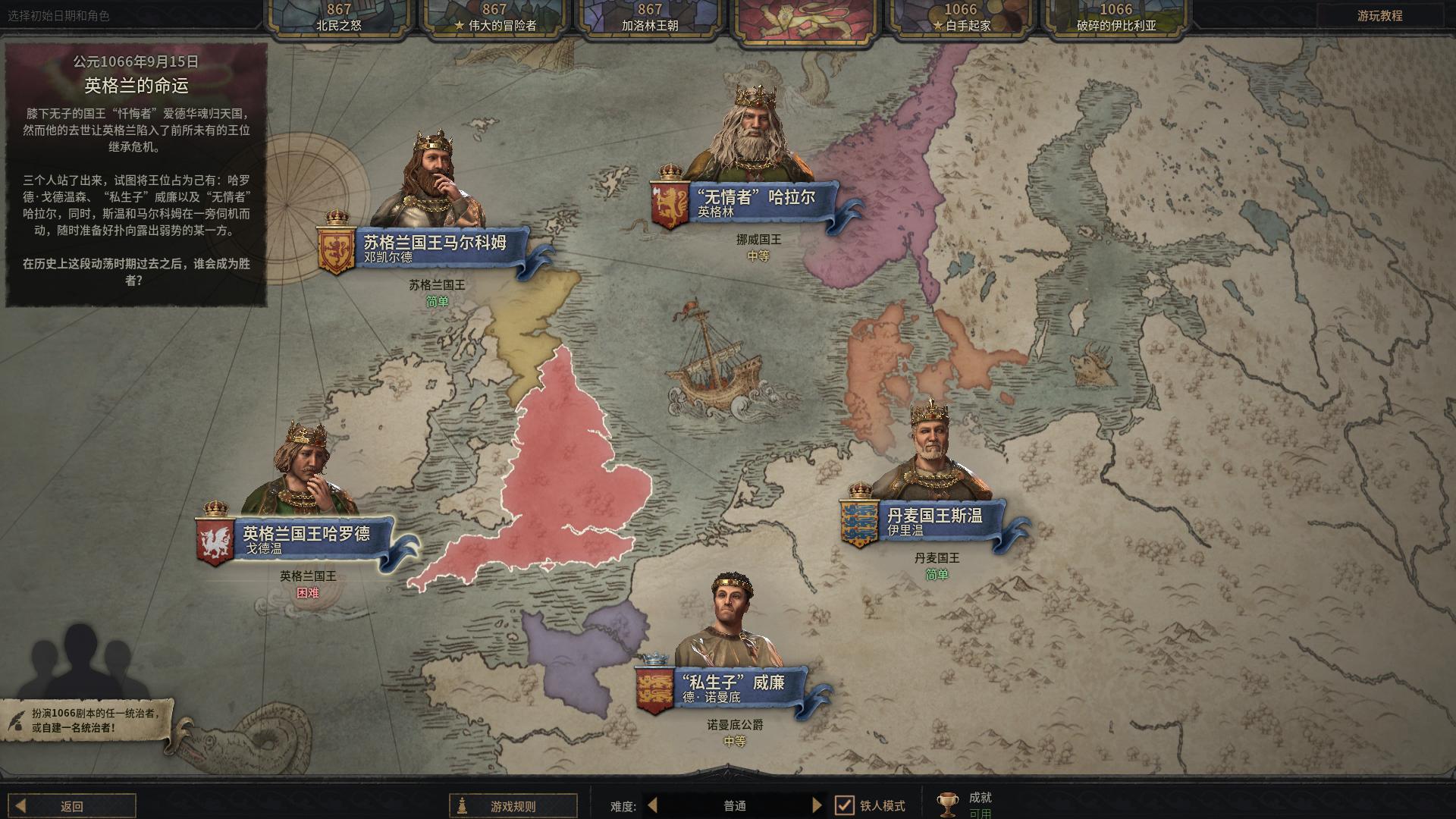Screen dimensions: 1456x819
Task: Switch to the 867 加洛林王朝 bookmark
Action: 650,17
